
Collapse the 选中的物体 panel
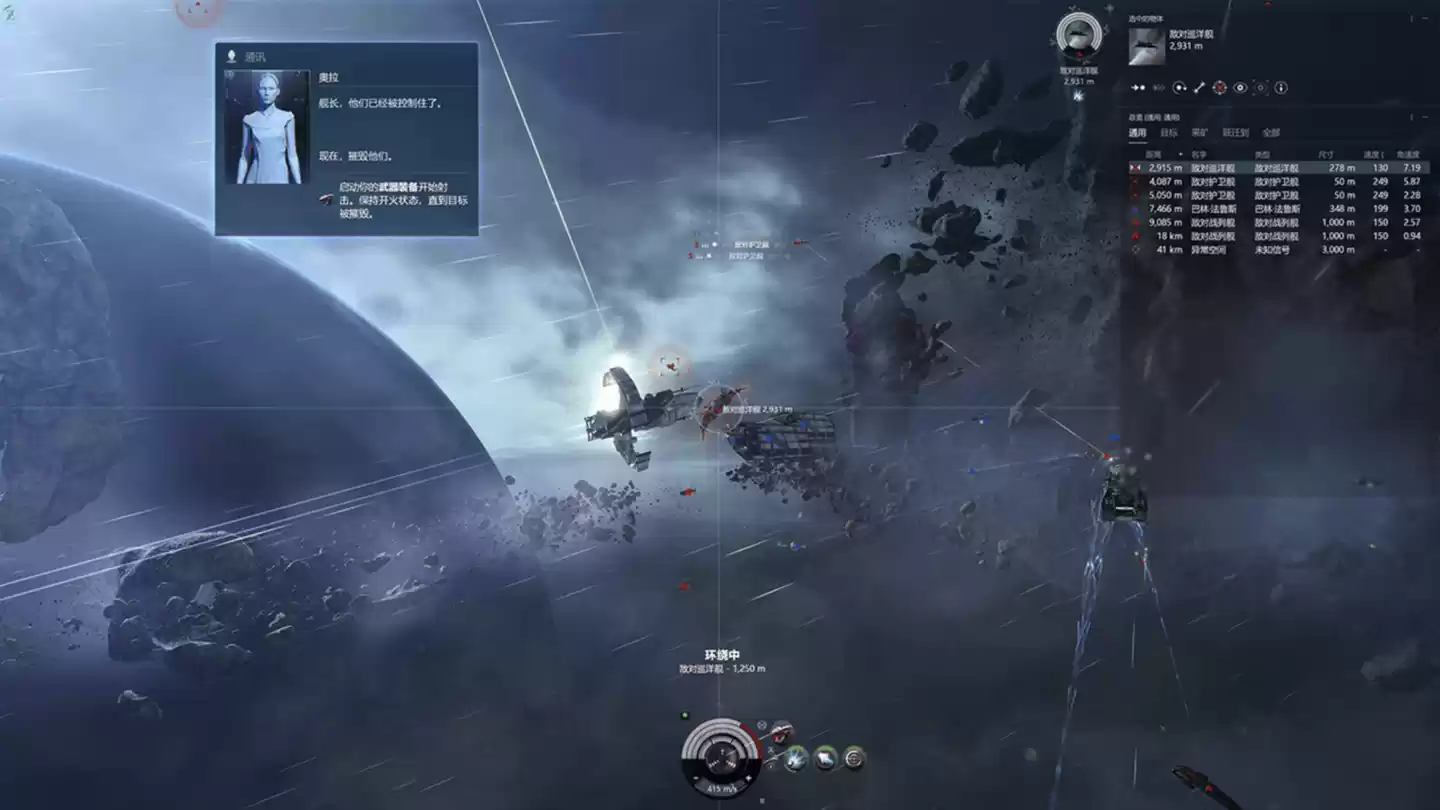tap(1425, 18)
